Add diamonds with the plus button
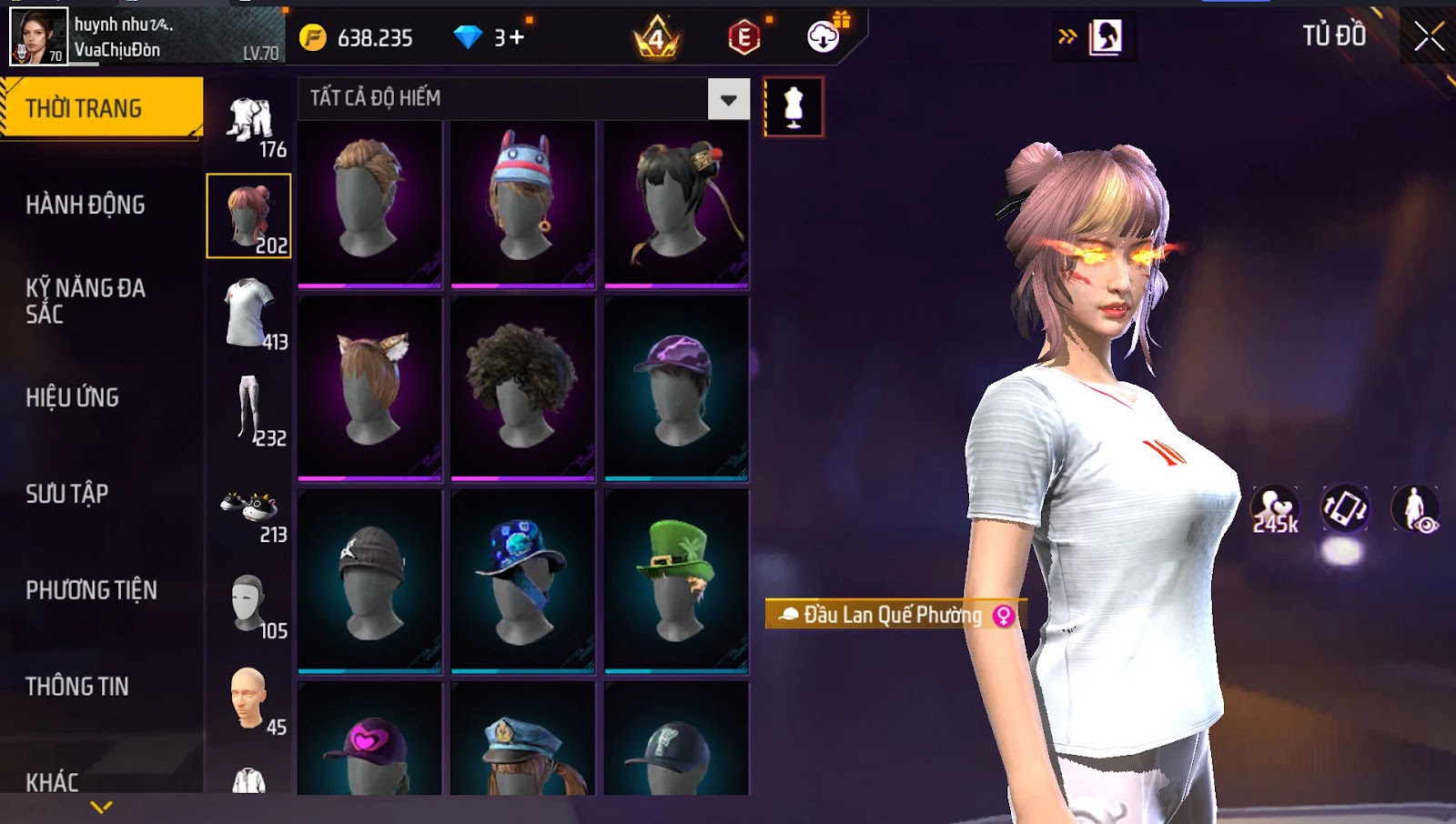Screen dimensions: 1456x824 coord(516,37)
